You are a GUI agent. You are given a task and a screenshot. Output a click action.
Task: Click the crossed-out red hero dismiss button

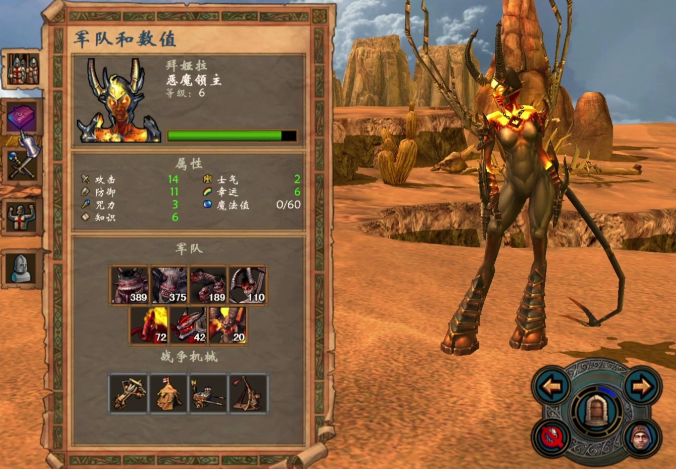(551, 436)
